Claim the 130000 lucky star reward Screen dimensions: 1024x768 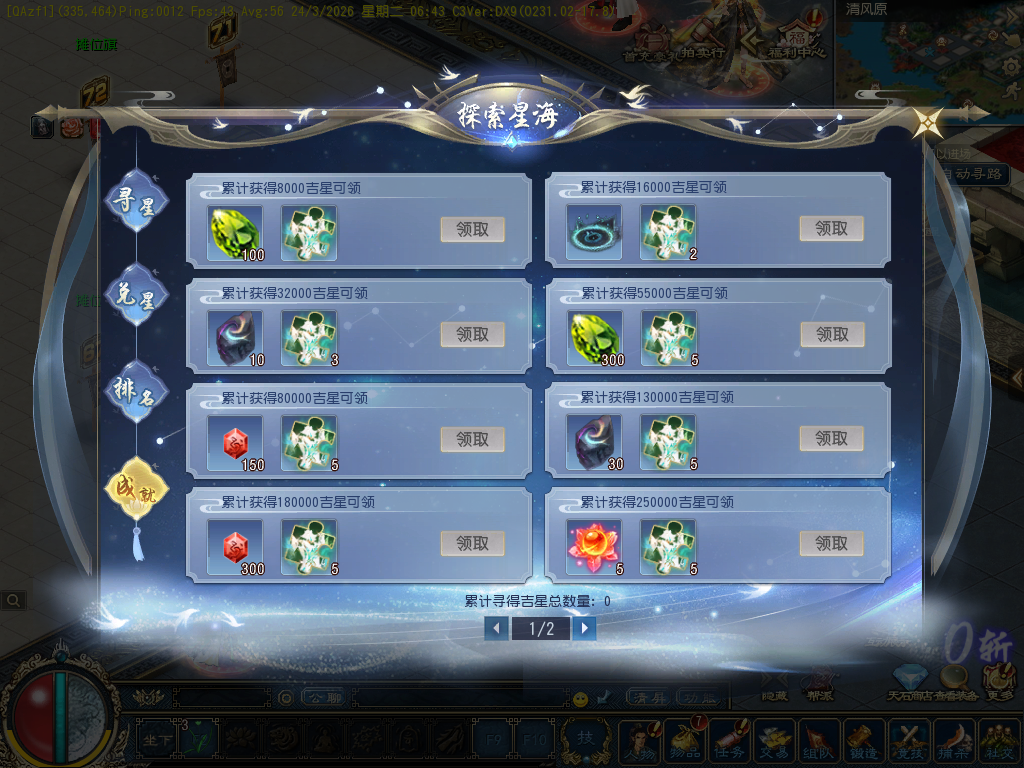(x=831, y=439)
